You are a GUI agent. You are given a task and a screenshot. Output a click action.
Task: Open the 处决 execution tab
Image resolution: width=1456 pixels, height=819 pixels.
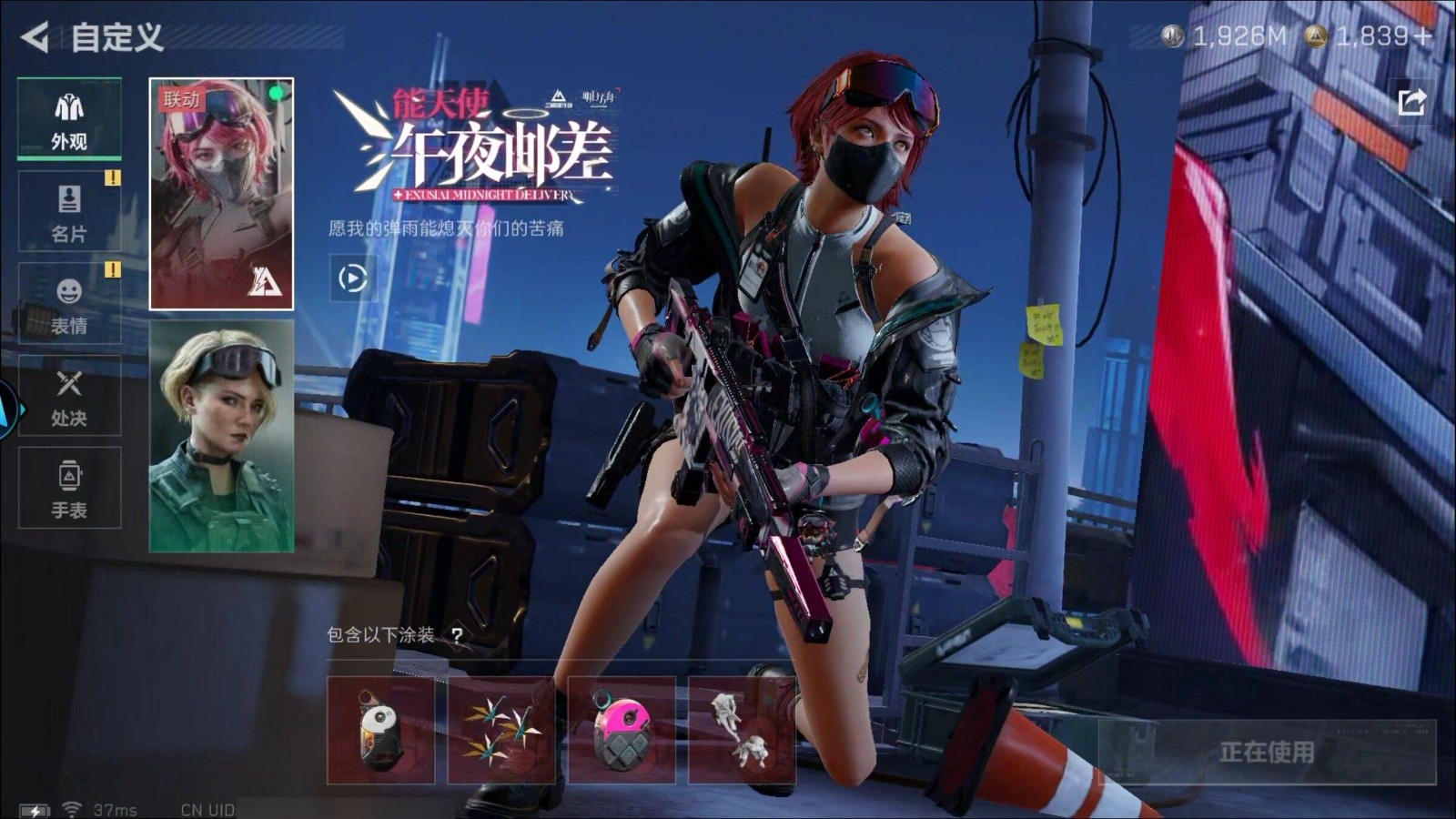69,397
